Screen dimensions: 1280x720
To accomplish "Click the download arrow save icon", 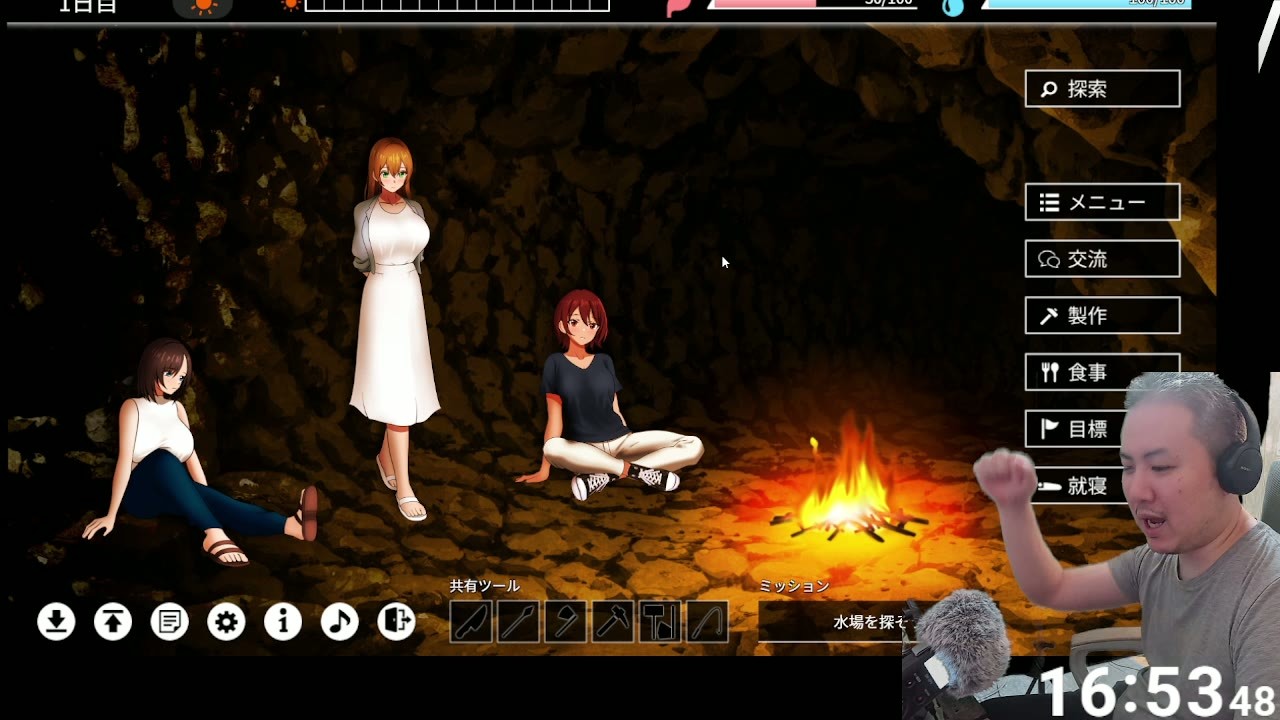I will (56, 622).
